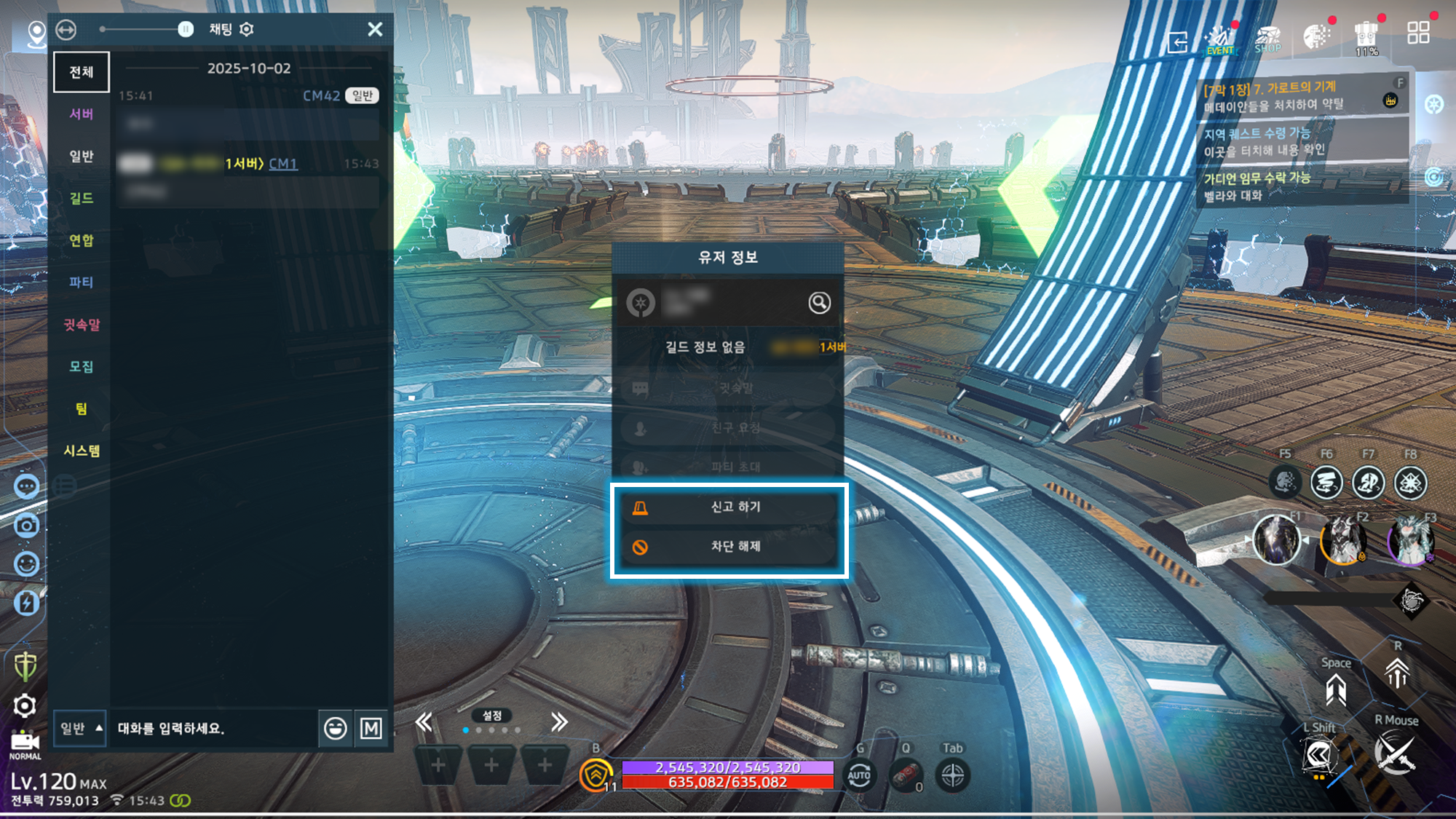Open the emoji picker in chat
The image size is (1456, 819).
click(x=335, y=728)
